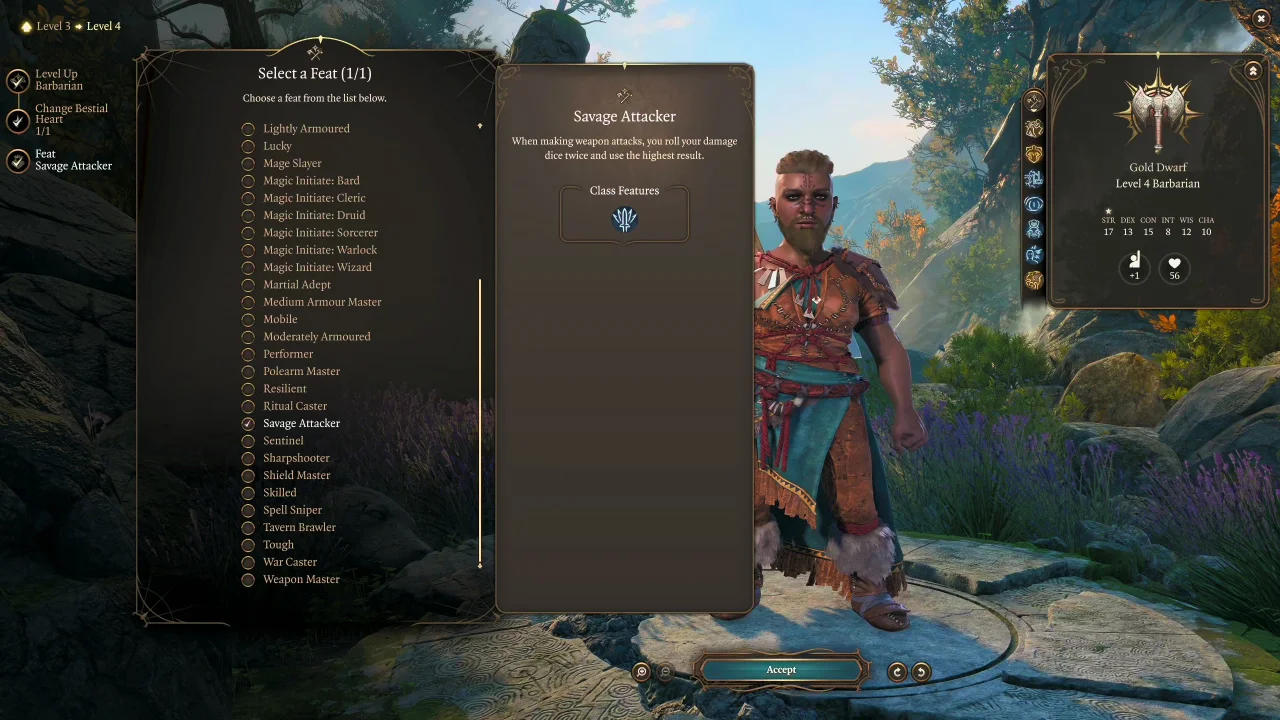Viewport: 1280px width, 720px height.
Task: Click the up arrow above the feat list
Action: click(x=480, y=126)
